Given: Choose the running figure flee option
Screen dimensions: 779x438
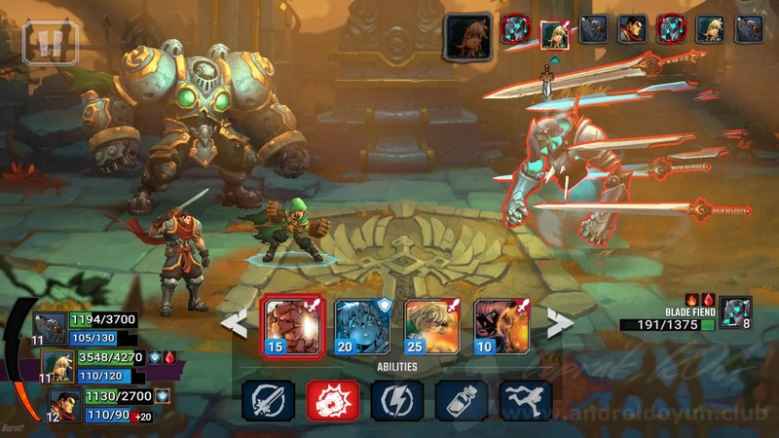Looking at the screenshot, I should (x=526, y=401).
